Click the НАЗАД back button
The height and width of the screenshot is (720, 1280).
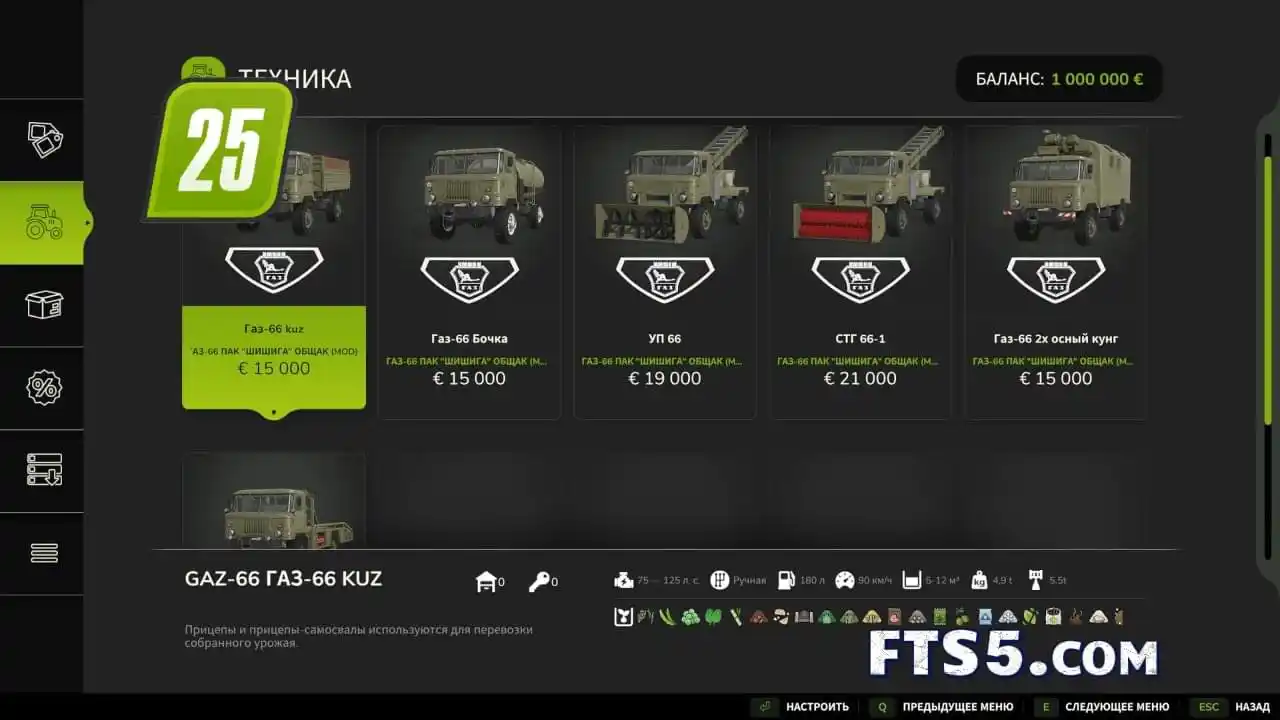[x=1230, y=707]
